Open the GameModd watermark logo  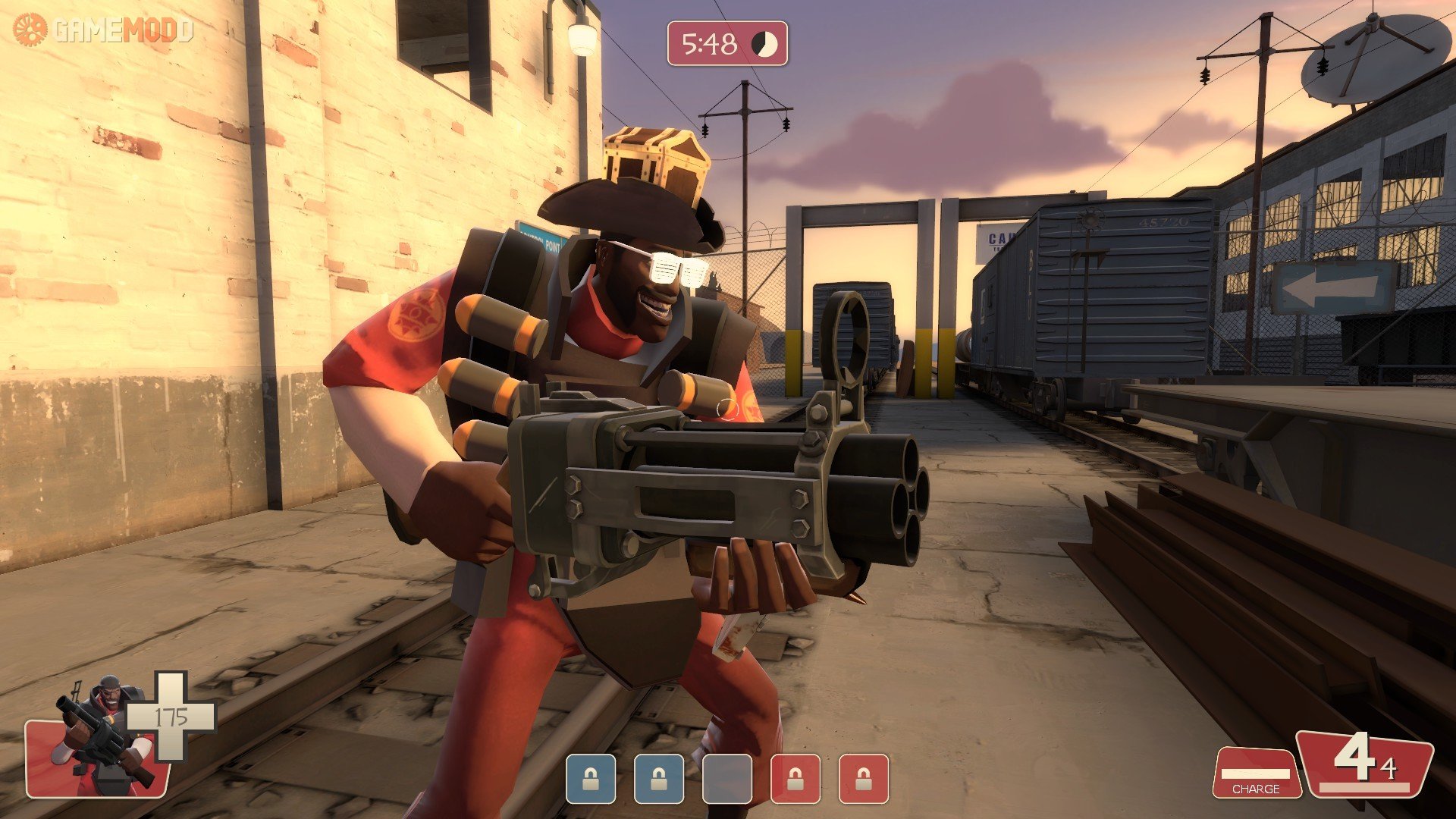pyautogui.click(x=103, y=30)
